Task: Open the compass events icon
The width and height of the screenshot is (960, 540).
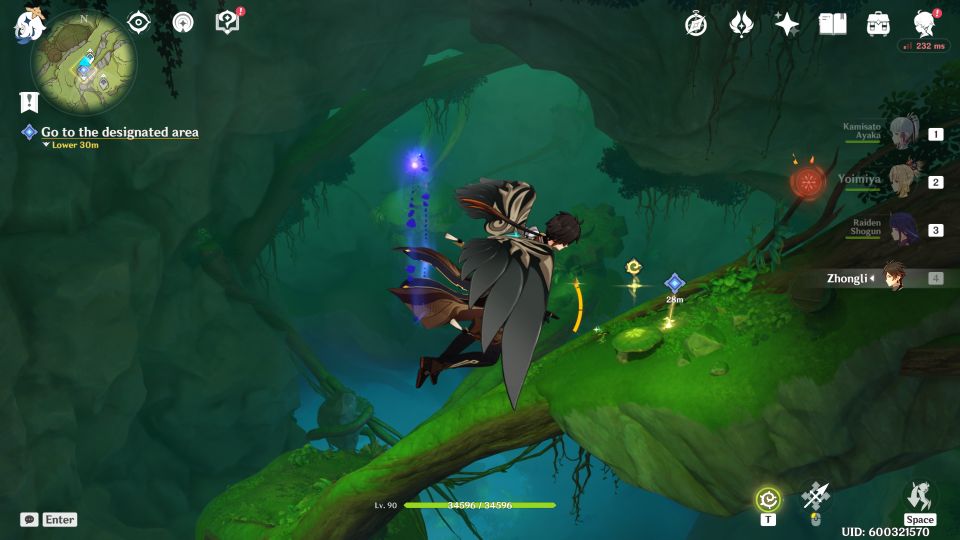Action: tap(696, 24)
